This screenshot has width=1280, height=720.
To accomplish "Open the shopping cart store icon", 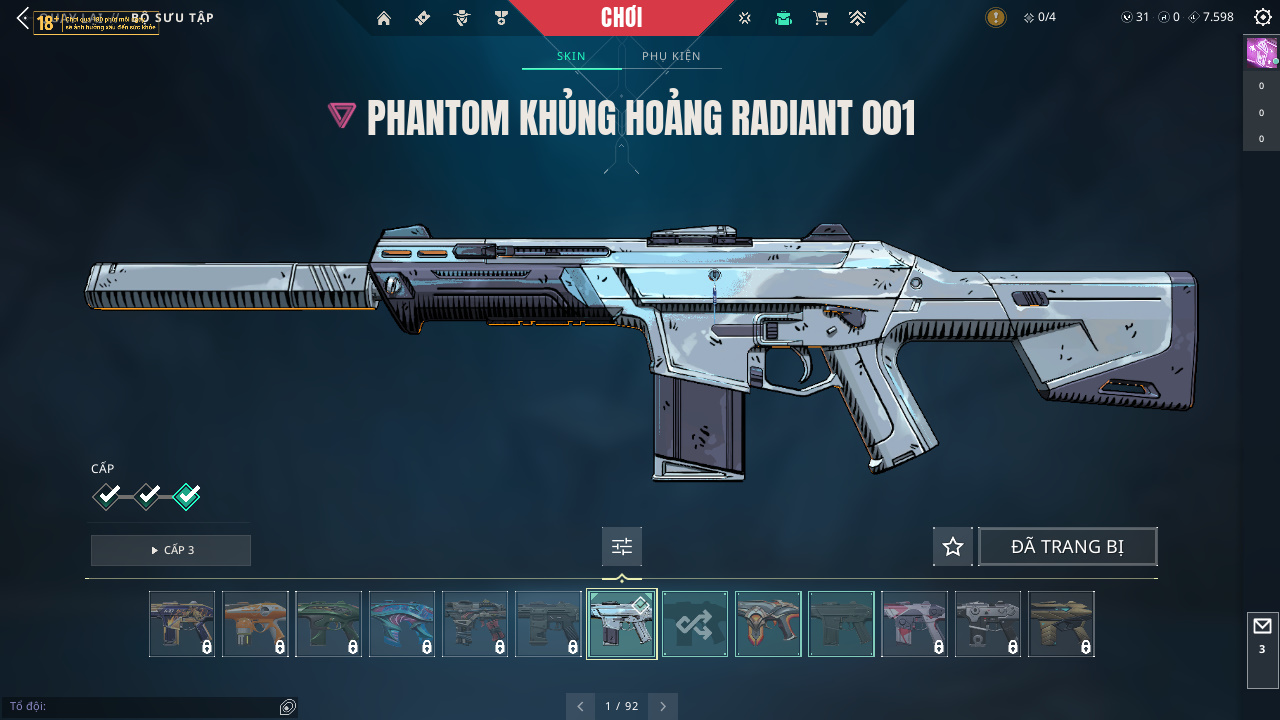I will click(x=821, y=18).
